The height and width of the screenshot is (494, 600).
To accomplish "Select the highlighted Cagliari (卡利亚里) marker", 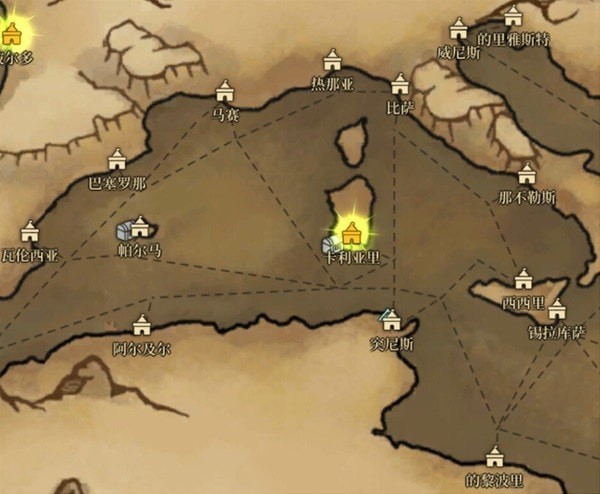I will tap(351, 234).
